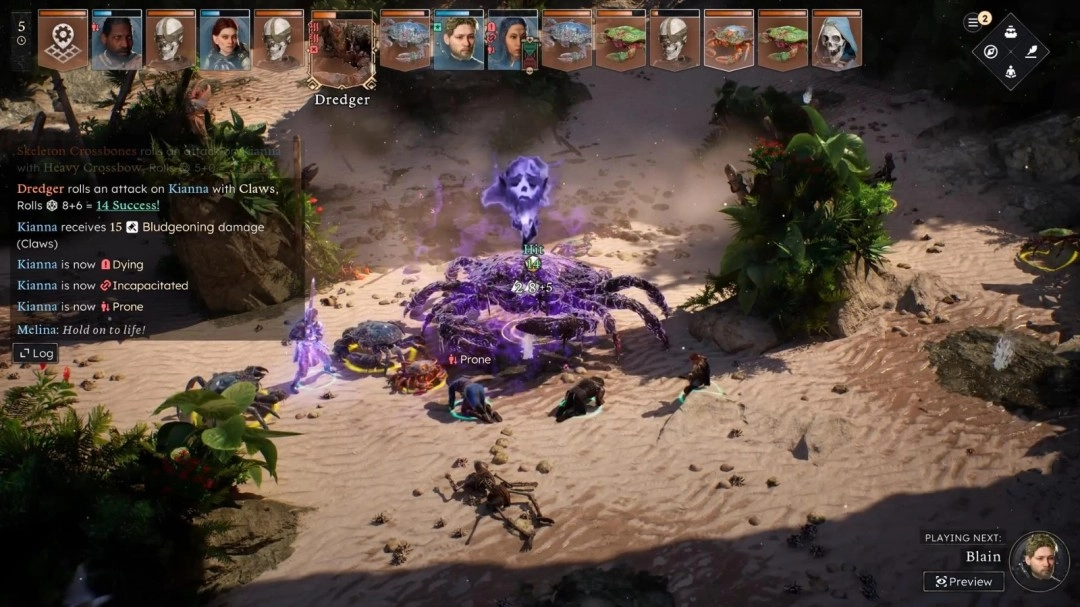The image size is (1080, 607).
Task: Open the hamburger menu with the 2 badge
Action: tap(974, 22)
